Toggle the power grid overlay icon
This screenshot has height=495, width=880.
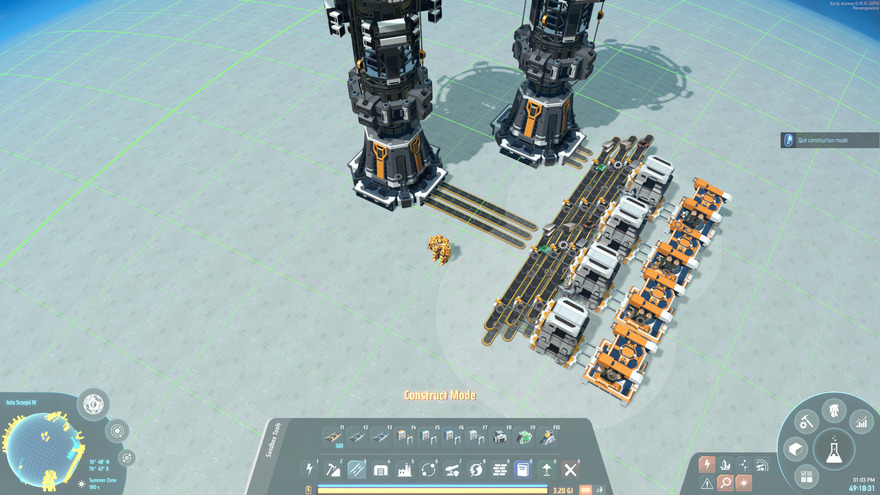pos(707,464)
